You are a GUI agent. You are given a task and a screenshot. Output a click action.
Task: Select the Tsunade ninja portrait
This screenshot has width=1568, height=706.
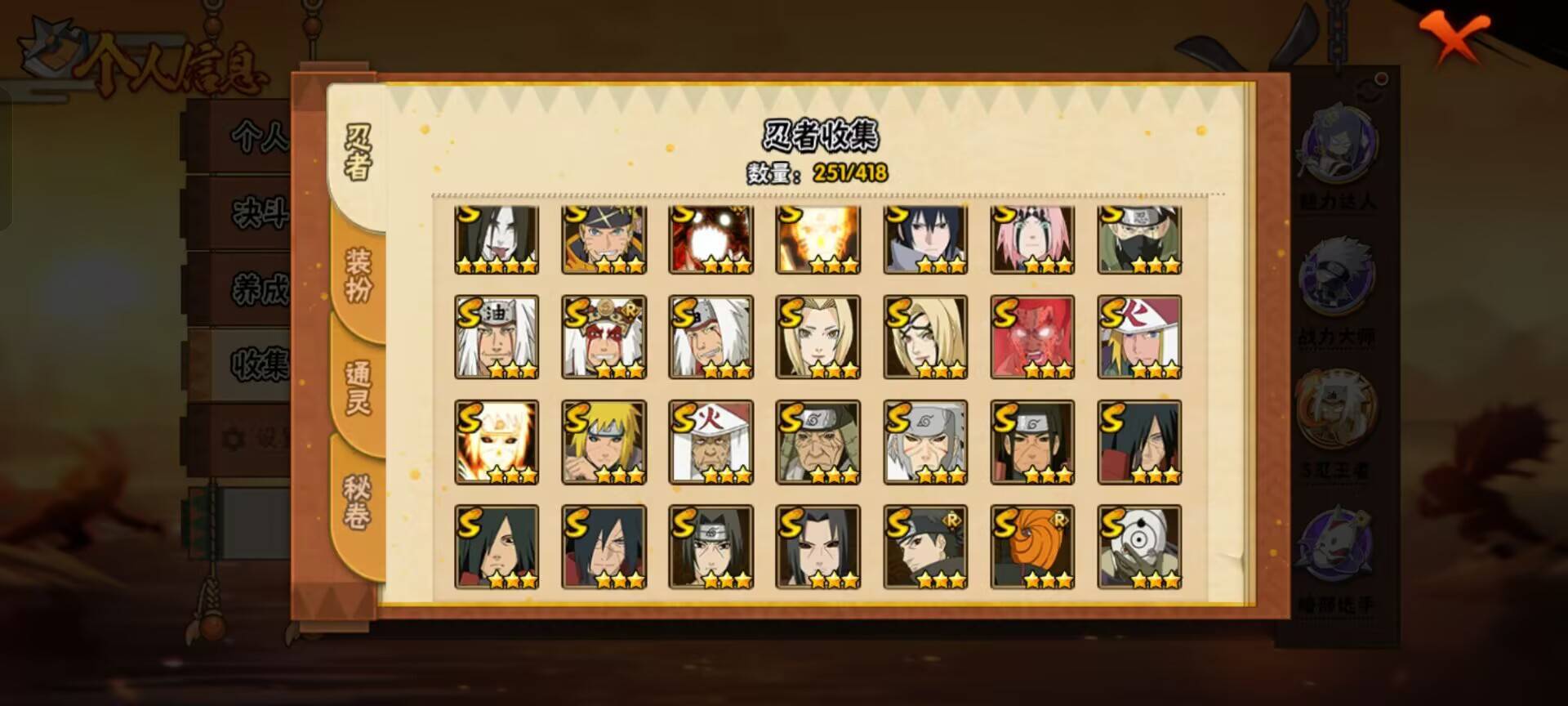(x=819, y=335)
